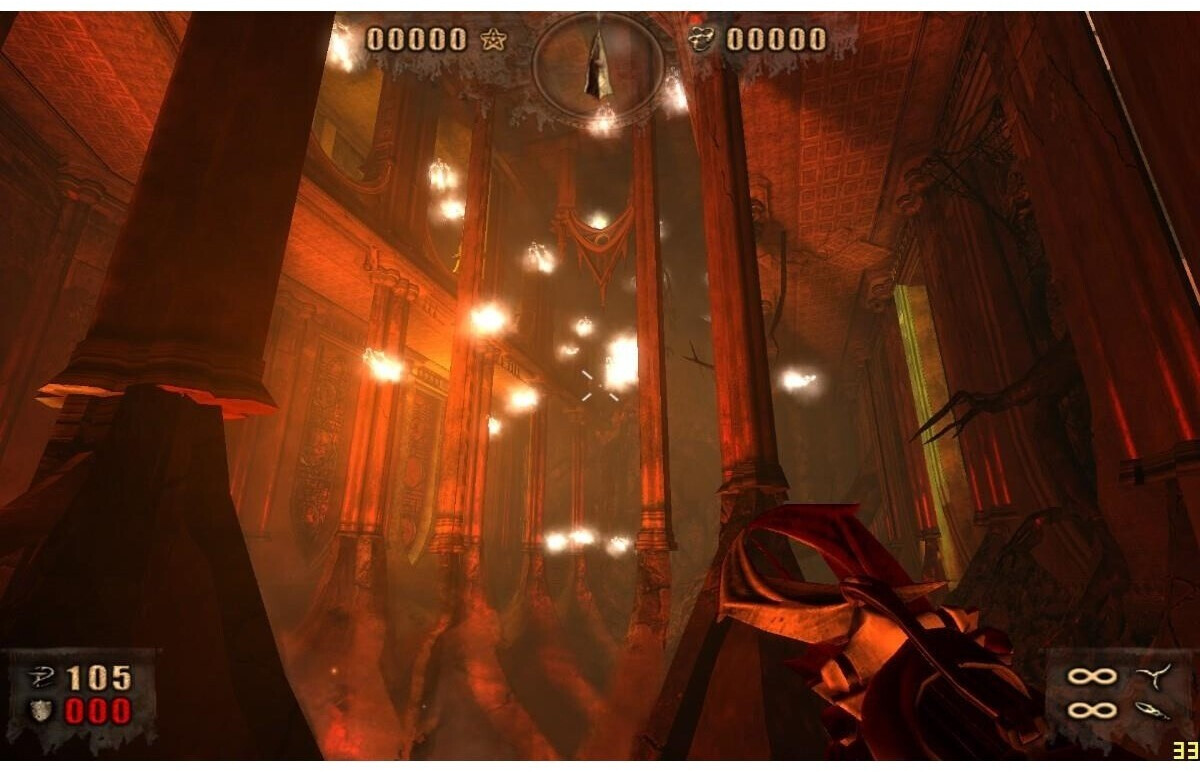Select the armor shield icon
Screen dimensions: 1200x772
click(42, 711)
